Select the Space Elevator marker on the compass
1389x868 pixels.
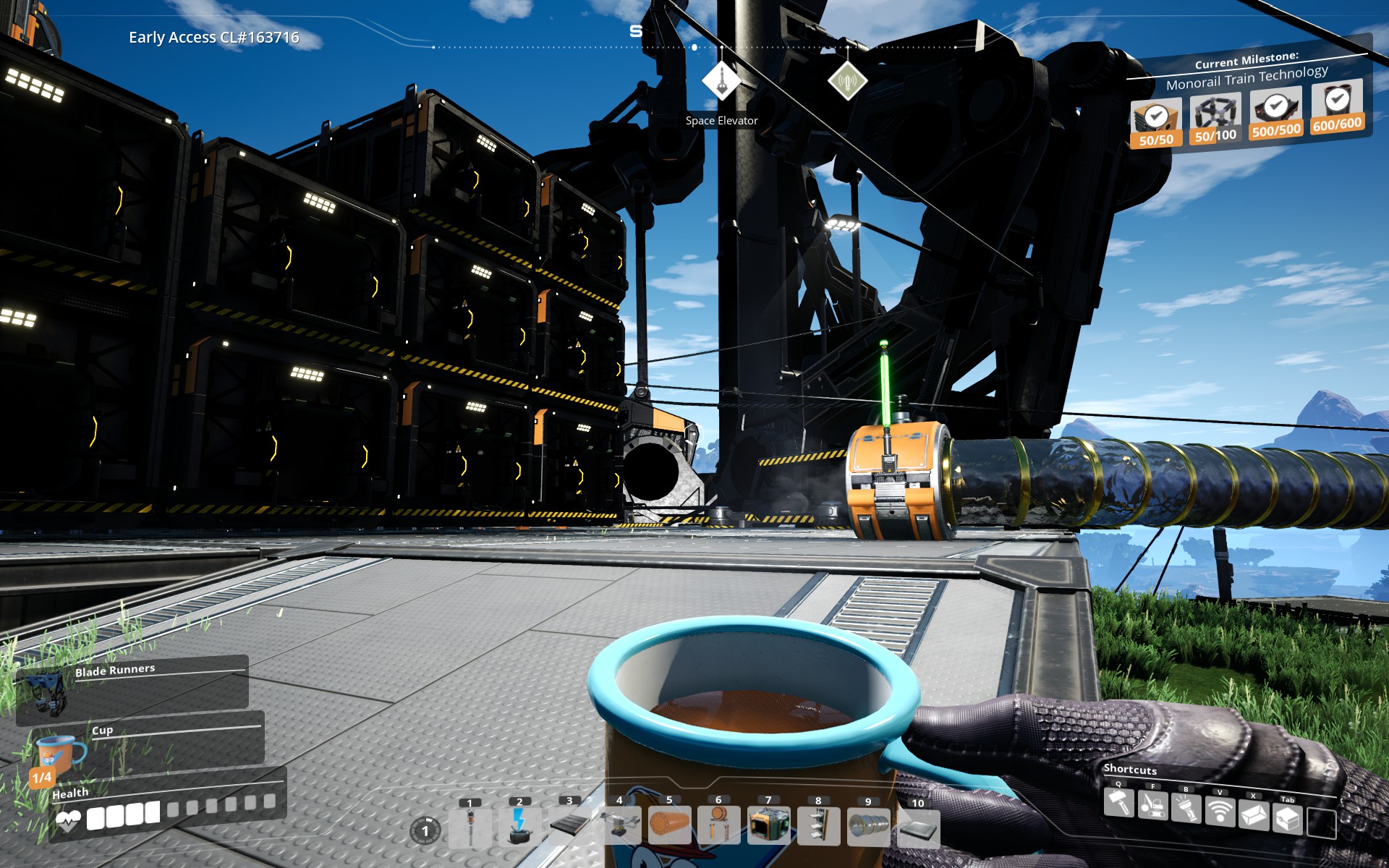pyautogui.click(x=721, y=80)
